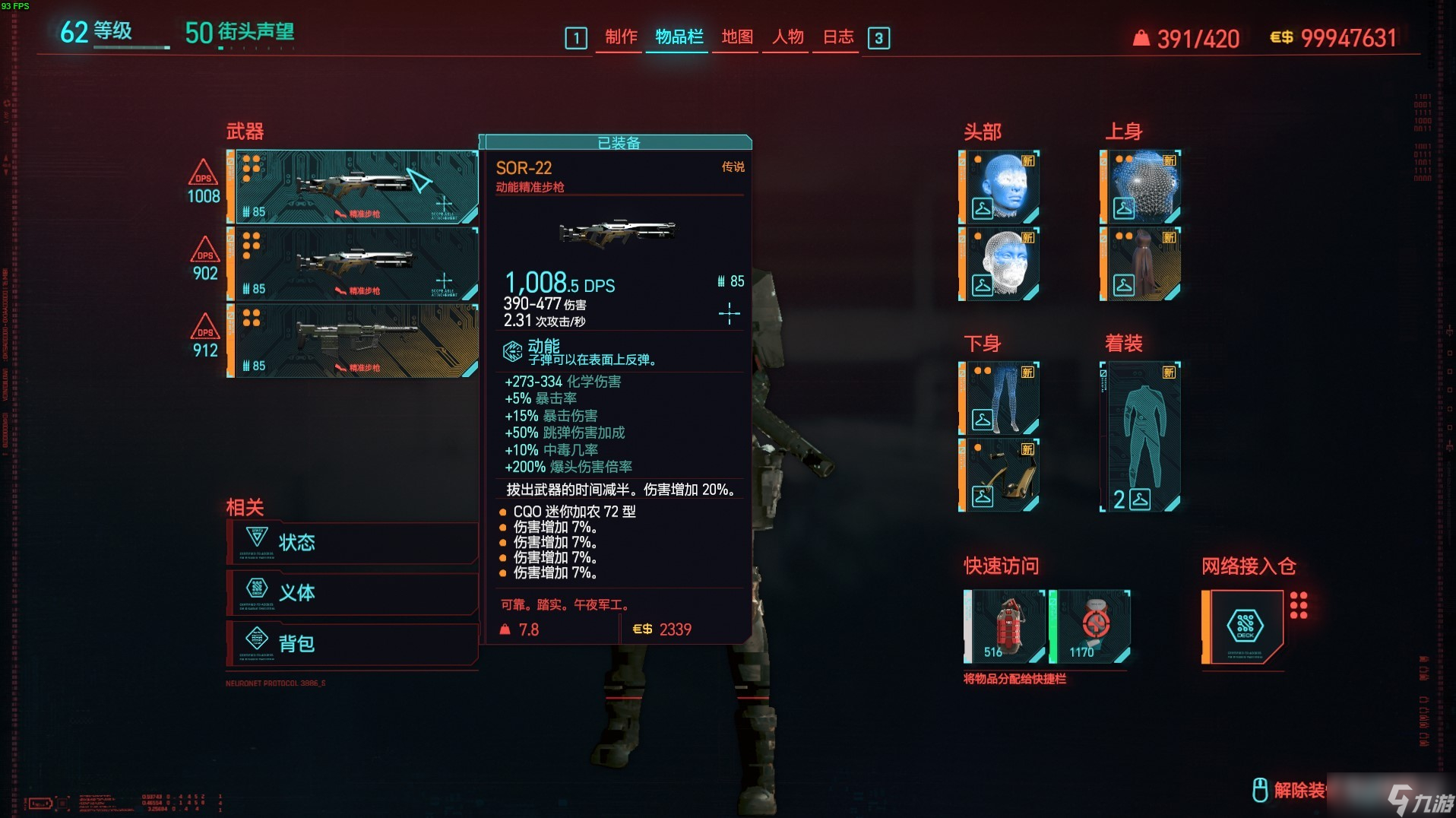1456x818 pixels.
Task: Select the blue head gear slot
Action: [x=1000, y=186]
